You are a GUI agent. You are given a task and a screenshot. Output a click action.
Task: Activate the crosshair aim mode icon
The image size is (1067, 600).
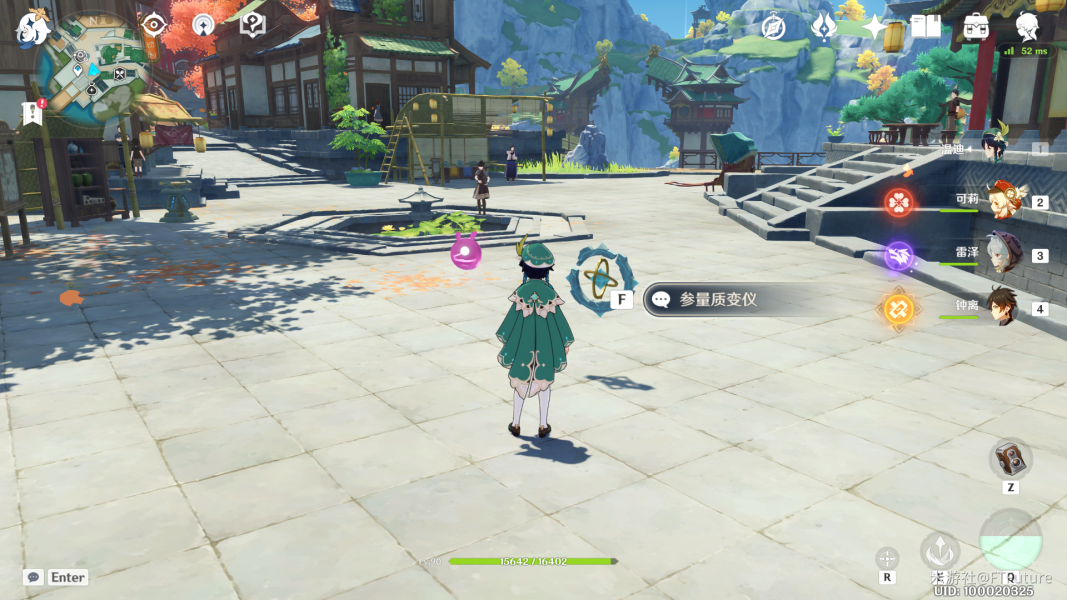[887, 558]
